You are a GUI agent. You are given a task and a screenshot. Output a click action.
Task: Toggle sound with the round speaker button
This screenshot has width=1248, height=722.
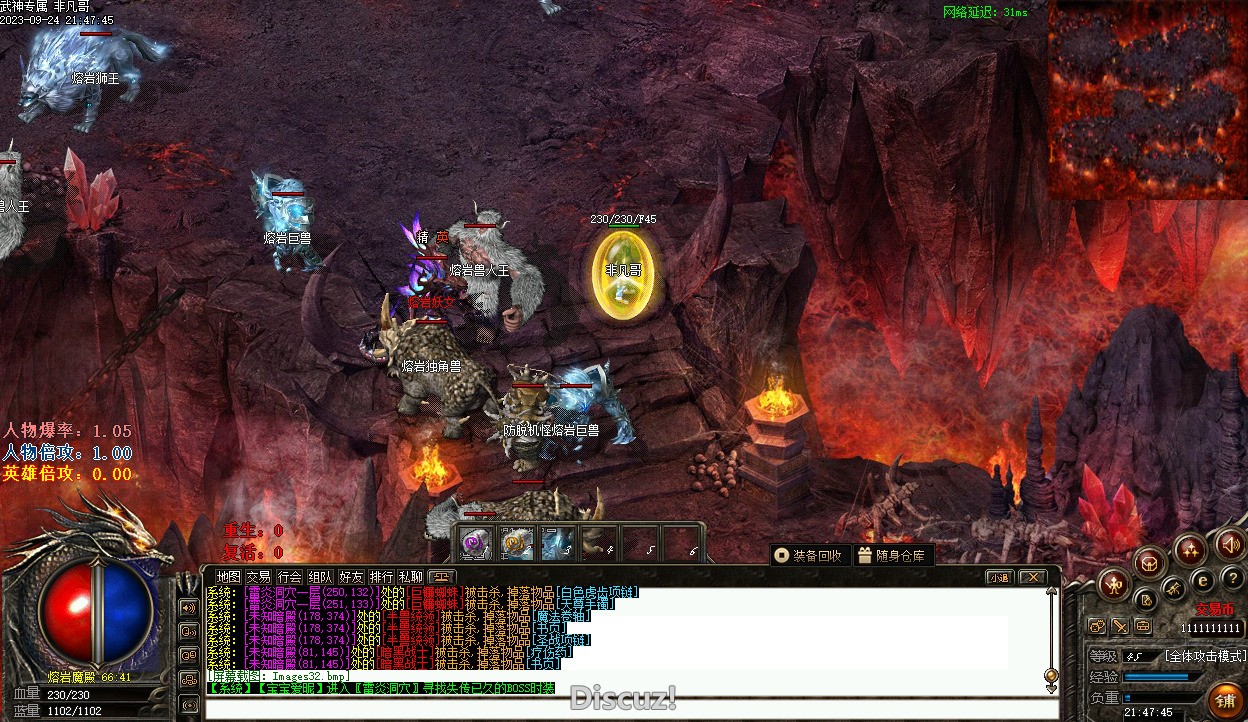point(1230,545)
